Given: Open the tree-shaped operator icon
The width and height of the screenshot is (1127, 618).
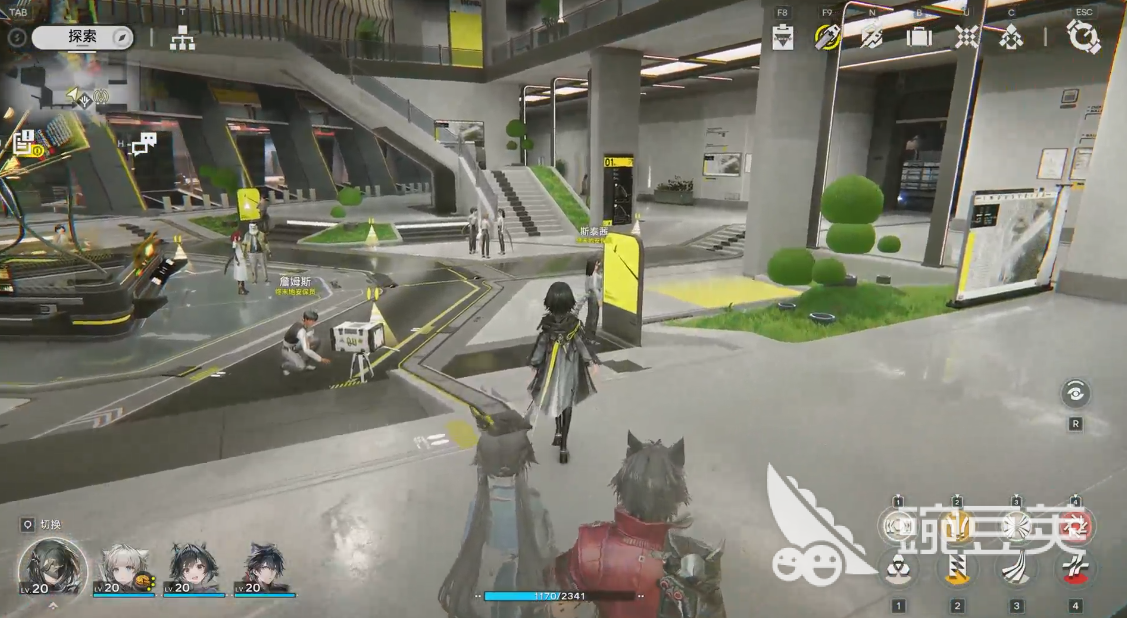Looking at the screenshot, I should 1011,38.
